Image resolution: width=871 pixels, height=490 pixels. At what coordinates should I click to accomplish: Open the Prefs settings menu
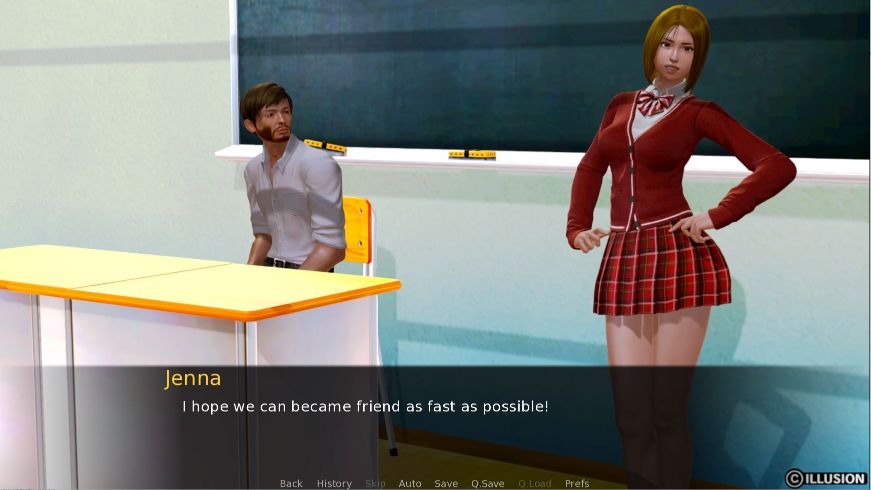[x=577, y=484]
